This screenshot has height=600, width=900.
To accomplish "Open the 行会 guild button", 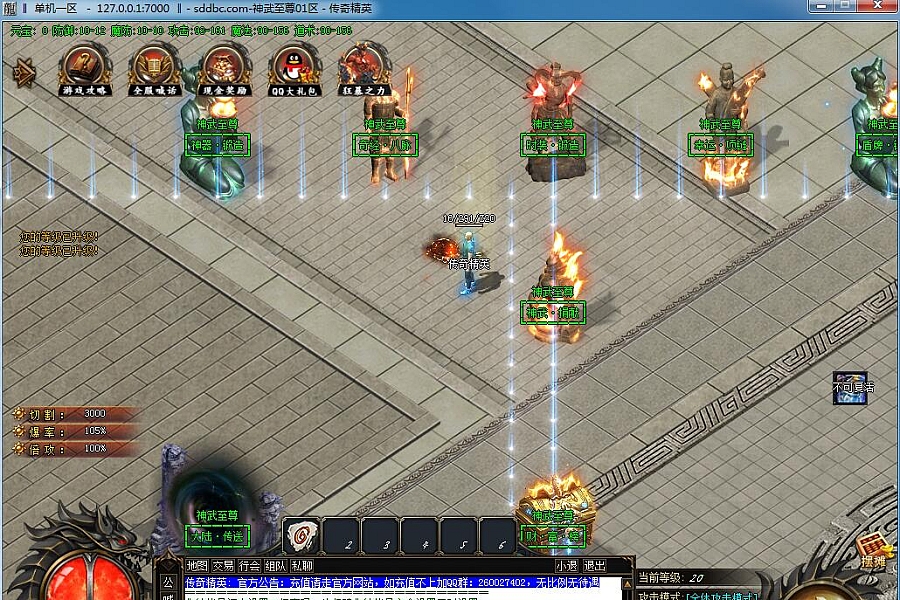I will pyautogui.click(x=249, y=566).
